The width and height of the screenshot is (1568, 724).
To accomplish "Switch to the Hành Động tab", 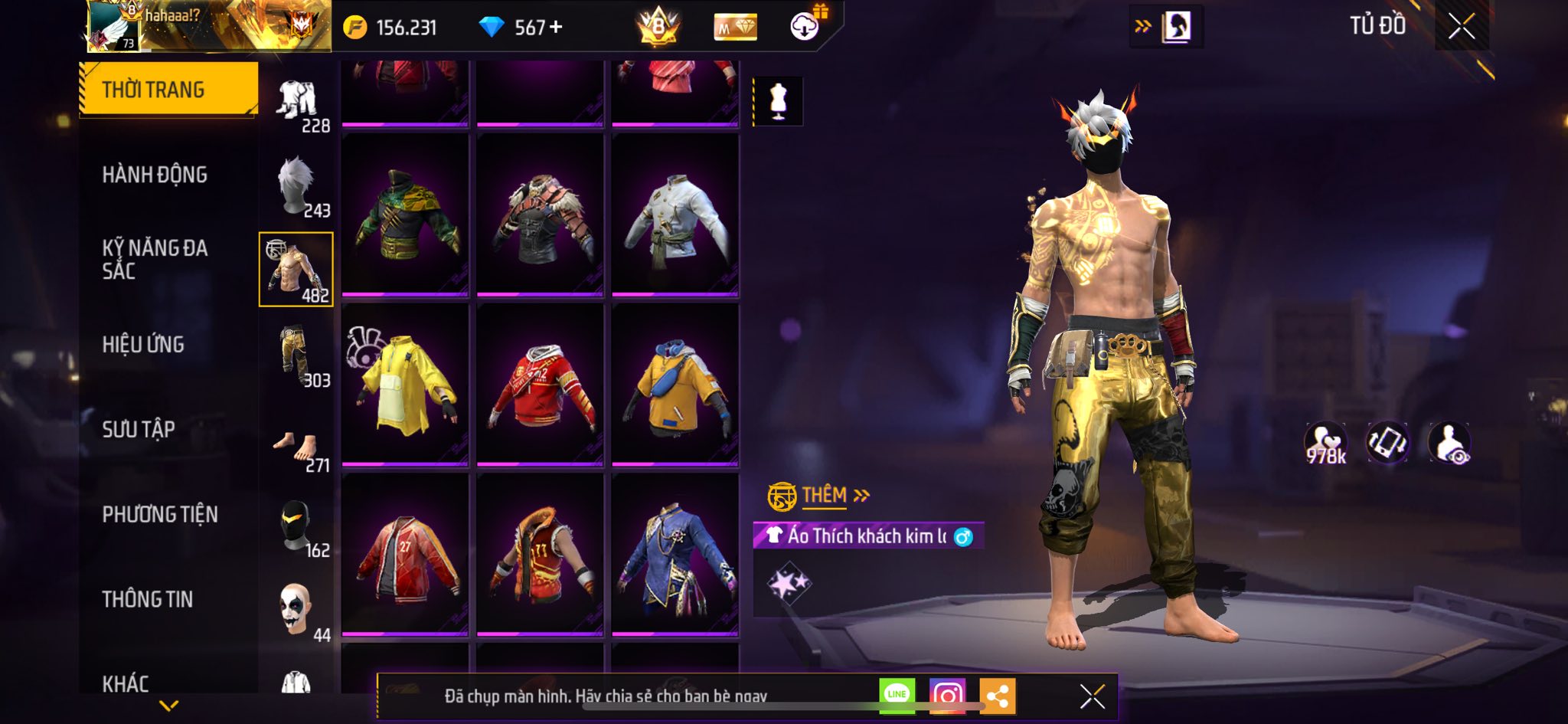I will pos(155,175).
